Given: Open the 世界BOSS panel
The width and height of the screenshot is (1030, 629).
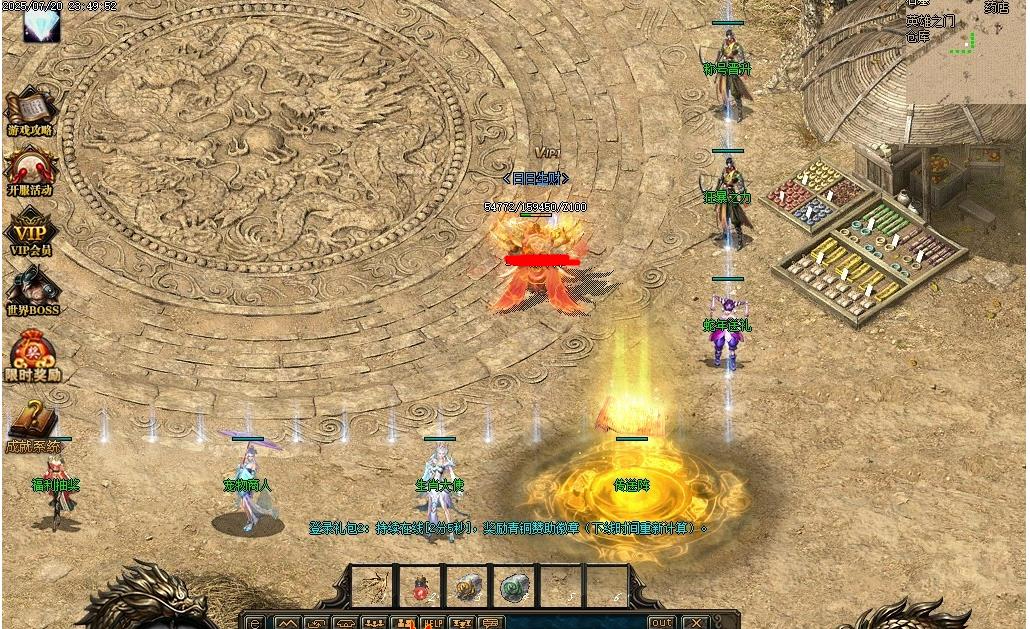Looking at the screenshot, I should [31, 289].
